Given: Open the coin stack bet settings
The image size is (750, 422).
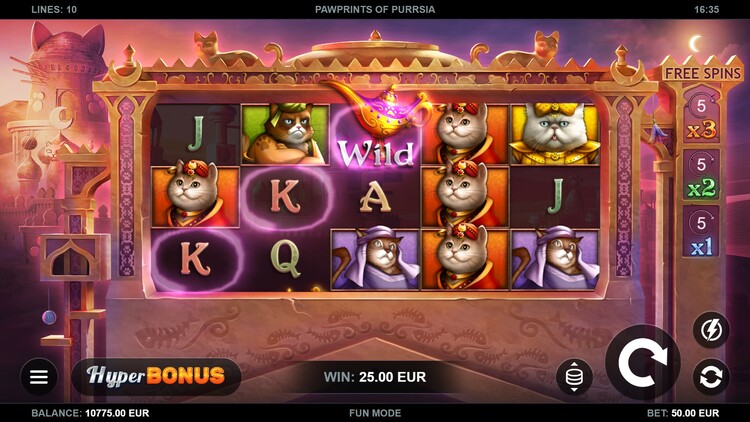Looking at the screenshot, I should click(x=574, y=377).
